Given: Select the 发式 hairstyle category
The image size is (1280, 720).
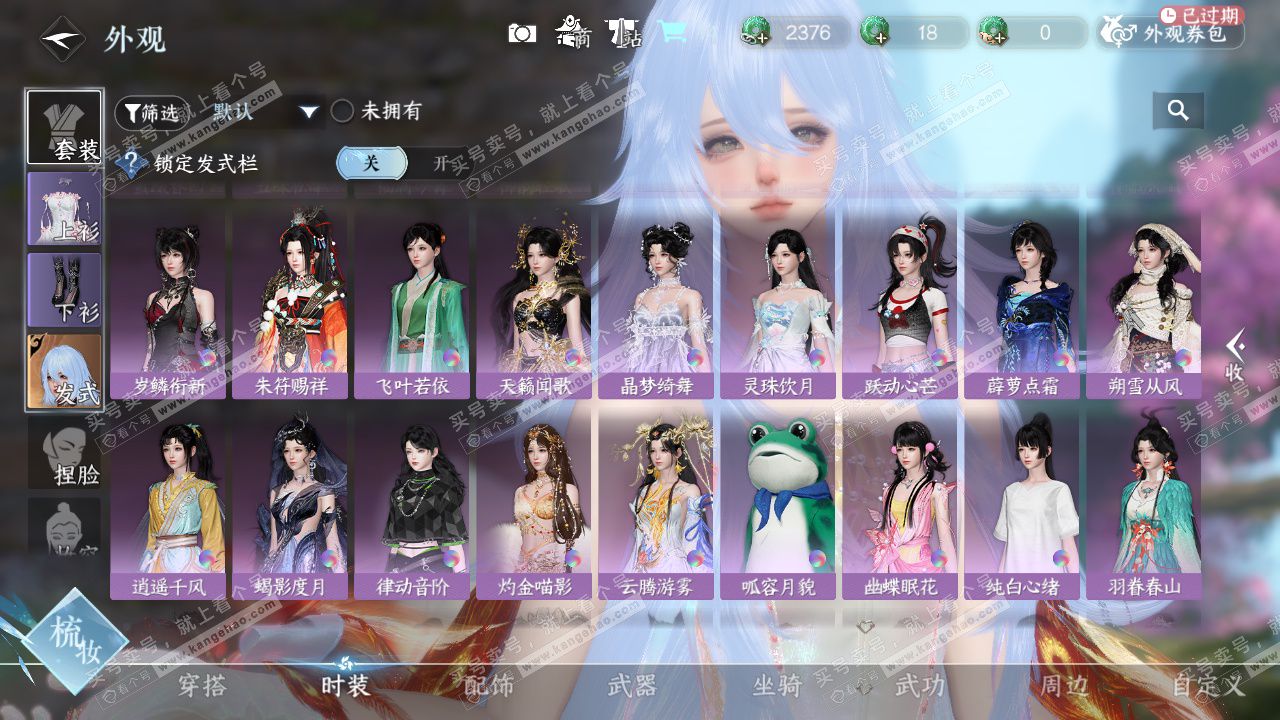Looking at the screenshot, I should point(65,372).
